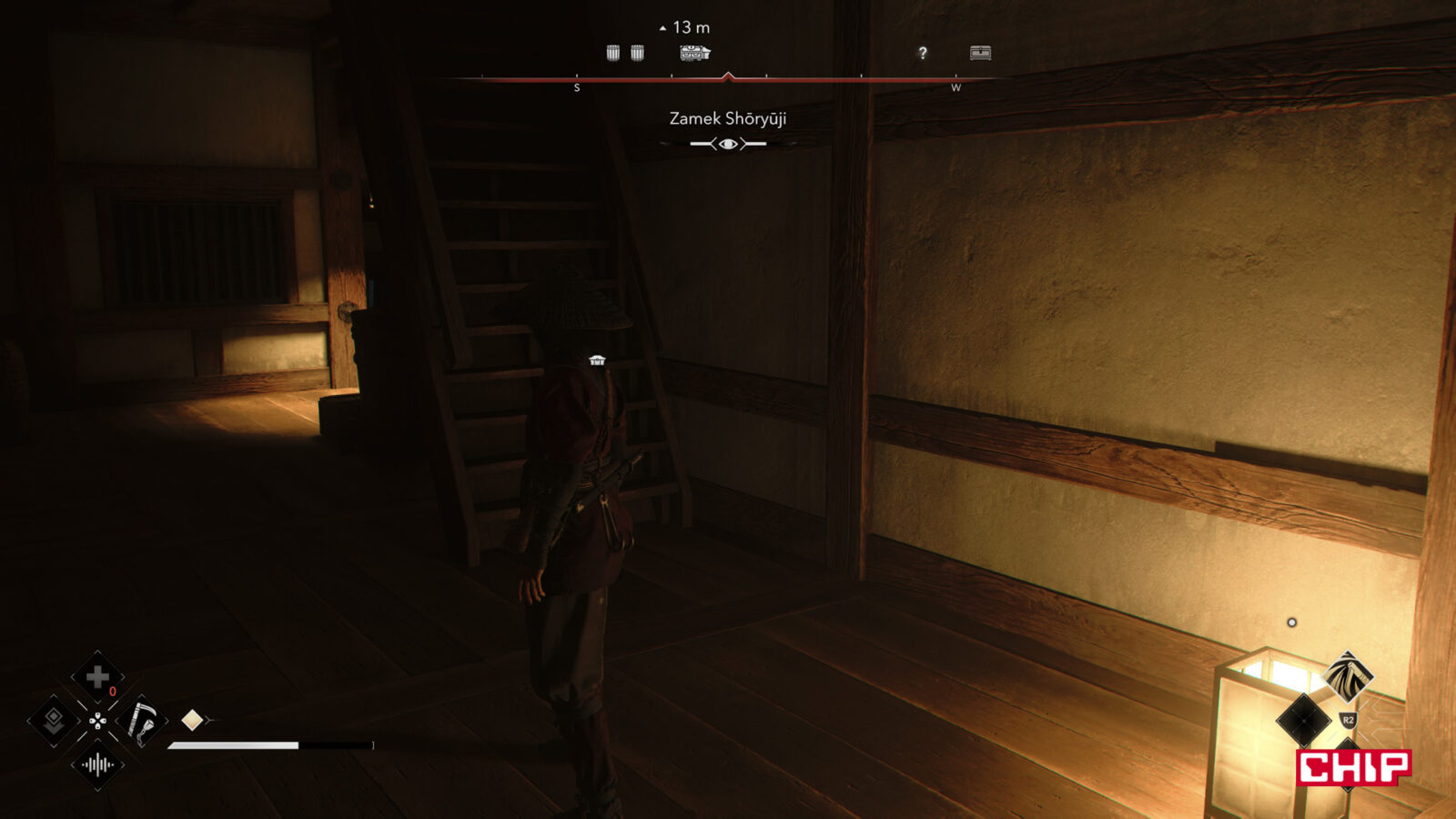The height and width of the screenshot is (819, 1456).
Task: Click the ornate chest marker on compass
Action: 694,53
